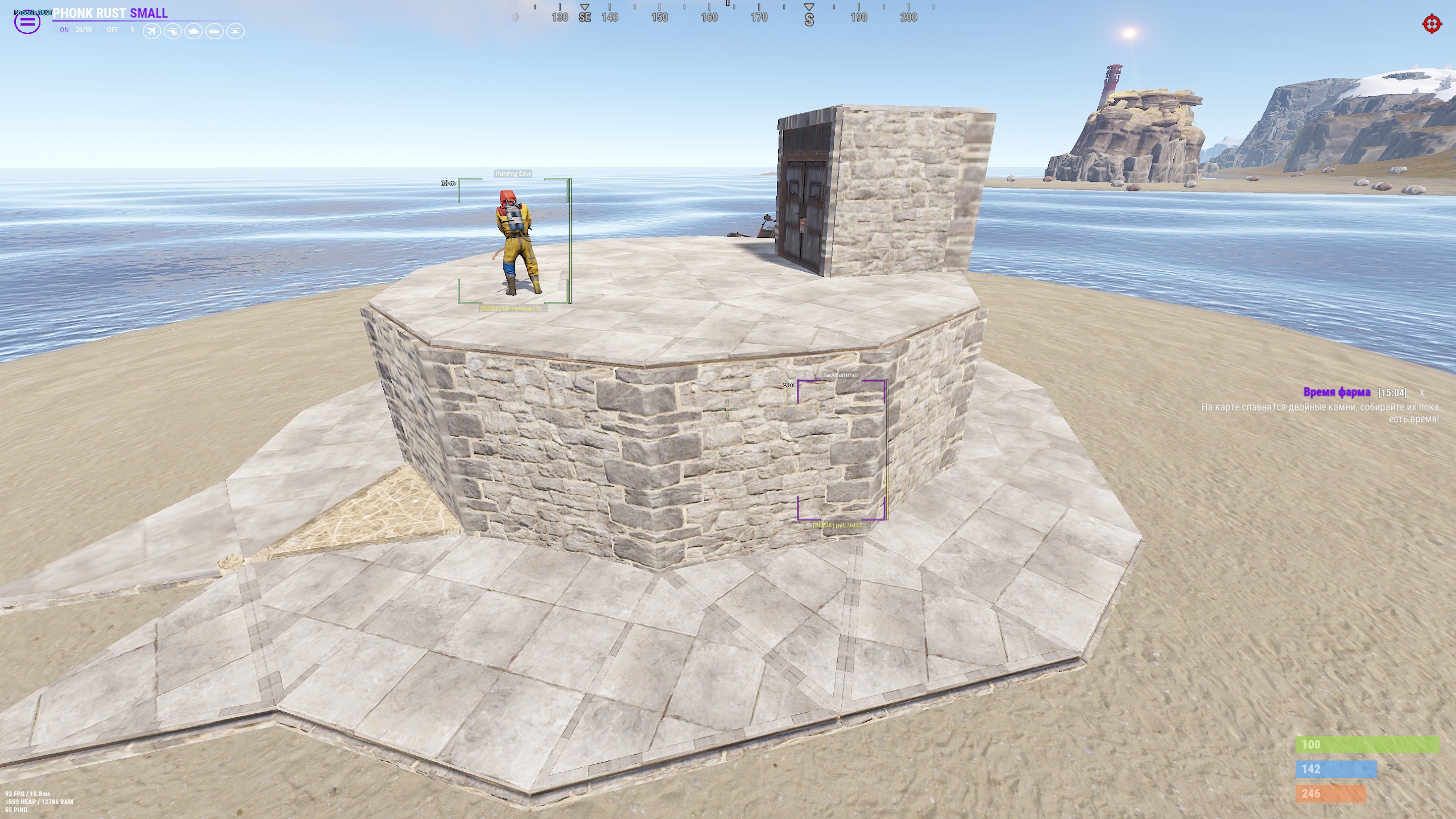Image resolution: width=1456 pixels, height=819 pixels.
Task: Close the Время фарма notification
Action: pyautogui.click(x=1422, y=393)
